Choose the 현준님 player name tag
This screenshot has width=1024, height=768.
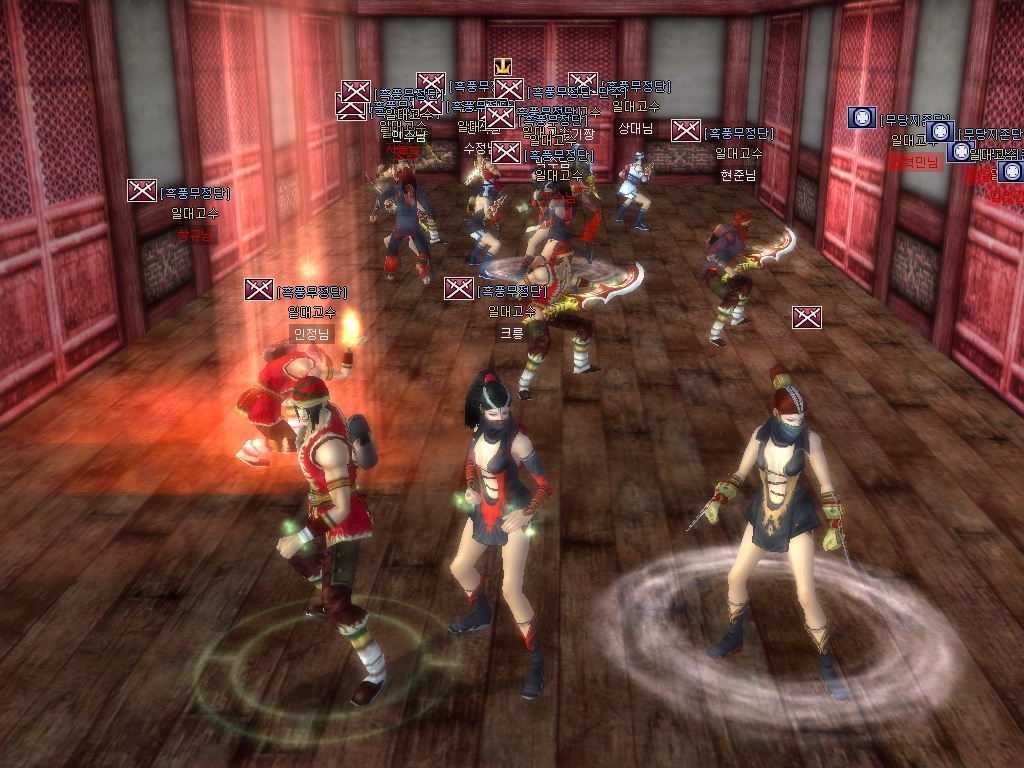pyautogui.click(x=739, y=175)
